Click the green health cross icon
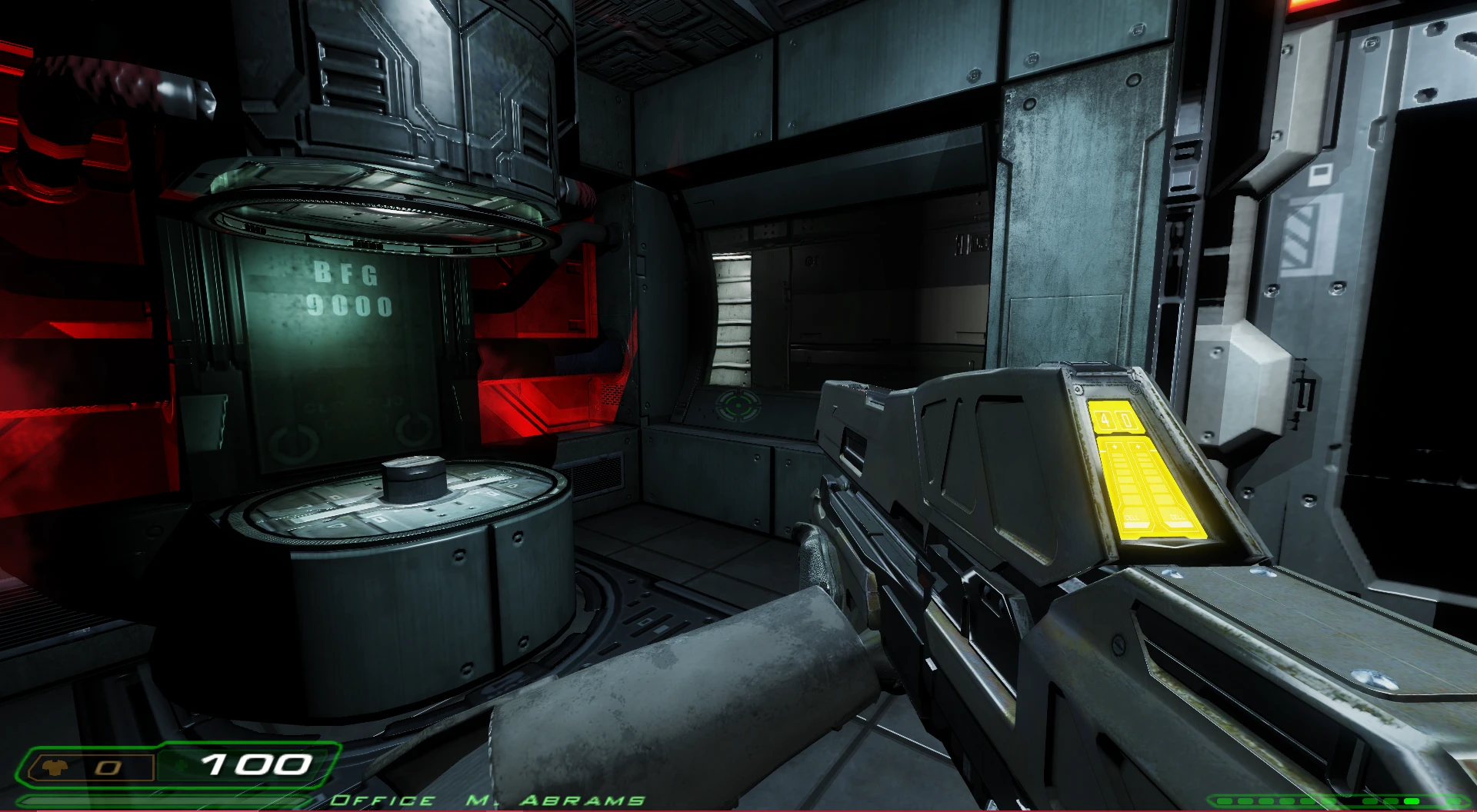This screenshot has height=812, width=1477. pyautogui.click(x=181, y=765)
